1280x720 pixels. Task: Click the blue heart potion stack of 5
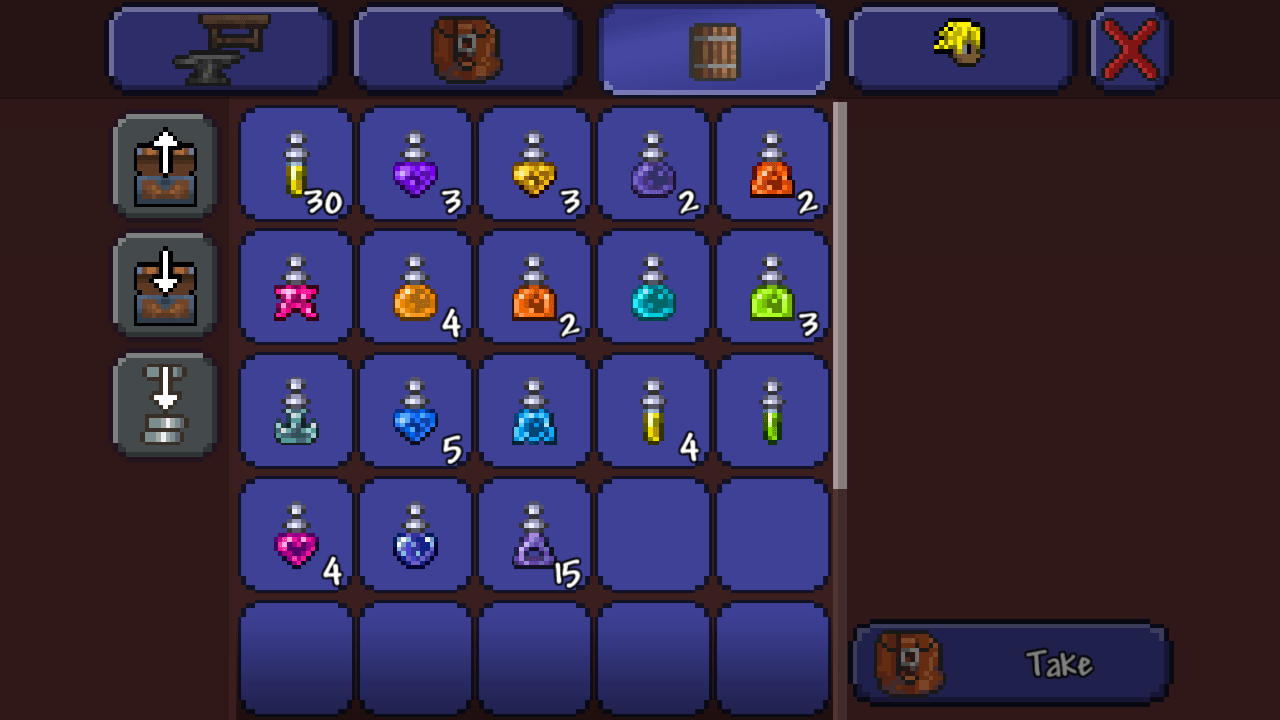point(414,410)
